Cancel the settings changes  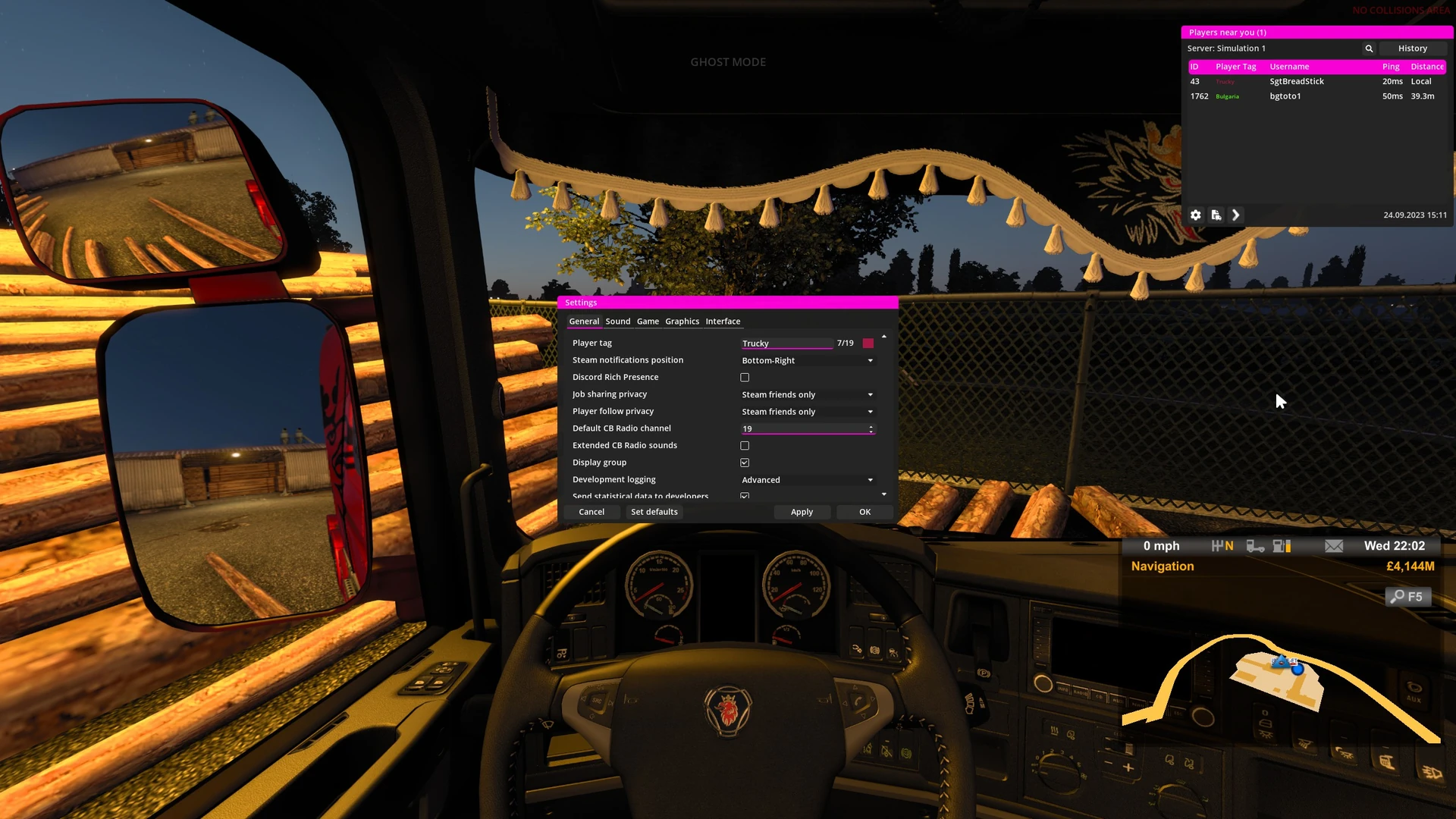(x=591, y=513)
